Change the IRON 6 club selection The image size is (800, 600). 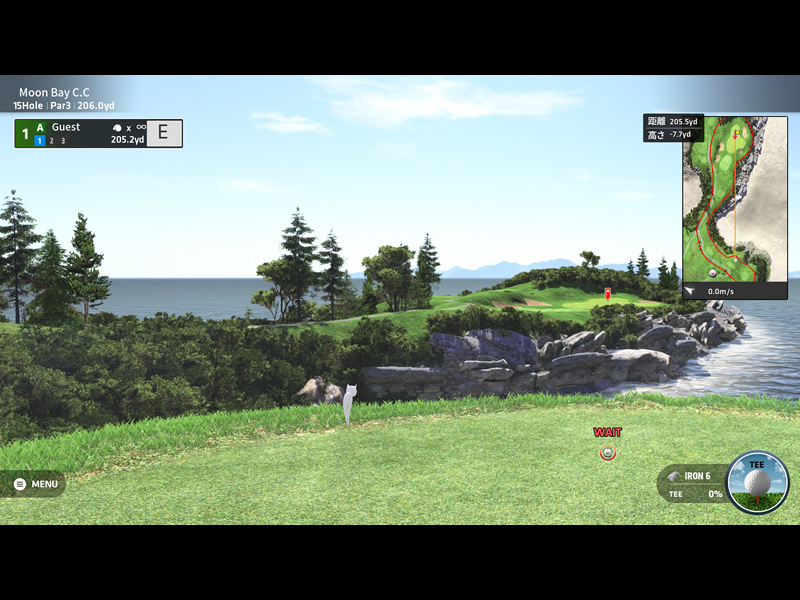pos(690,476)
